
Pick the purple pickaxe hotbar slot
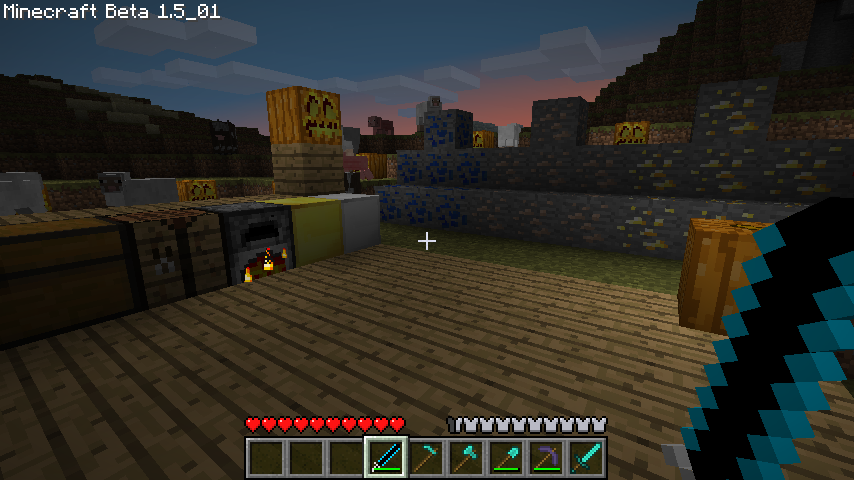pos(545,458)
